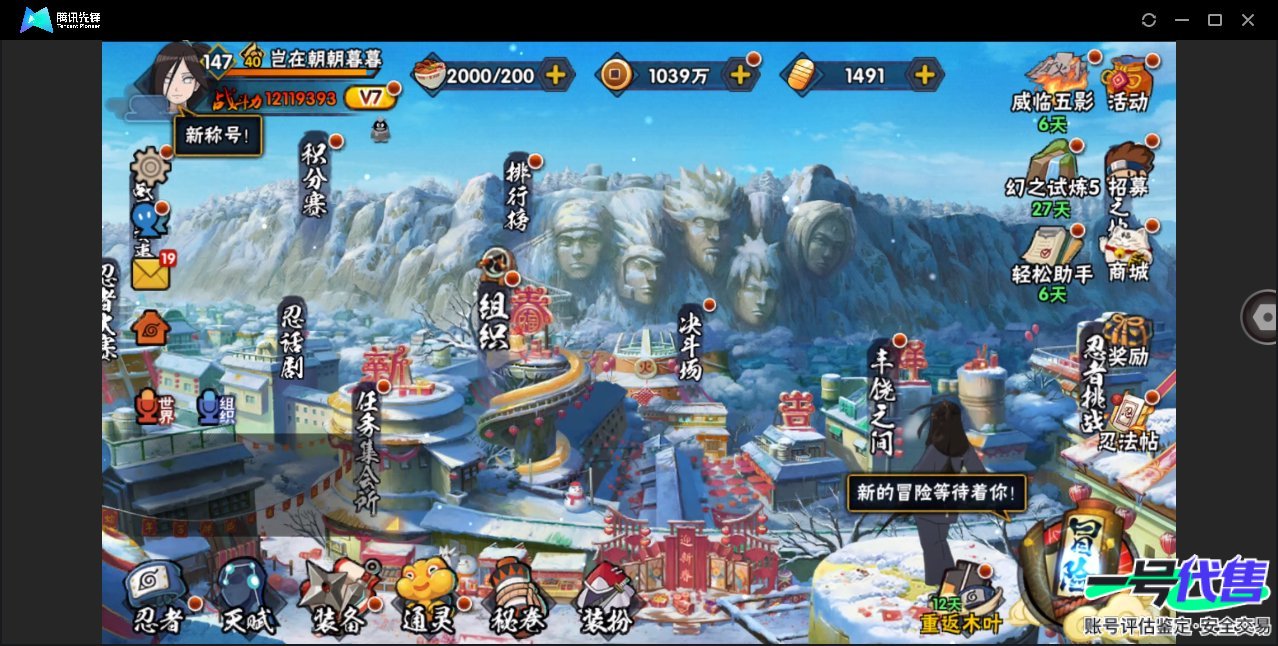Viewport: 1278px width, 646px height.
Task: Add ramen stamina with plus button
Action: [555, 75]
